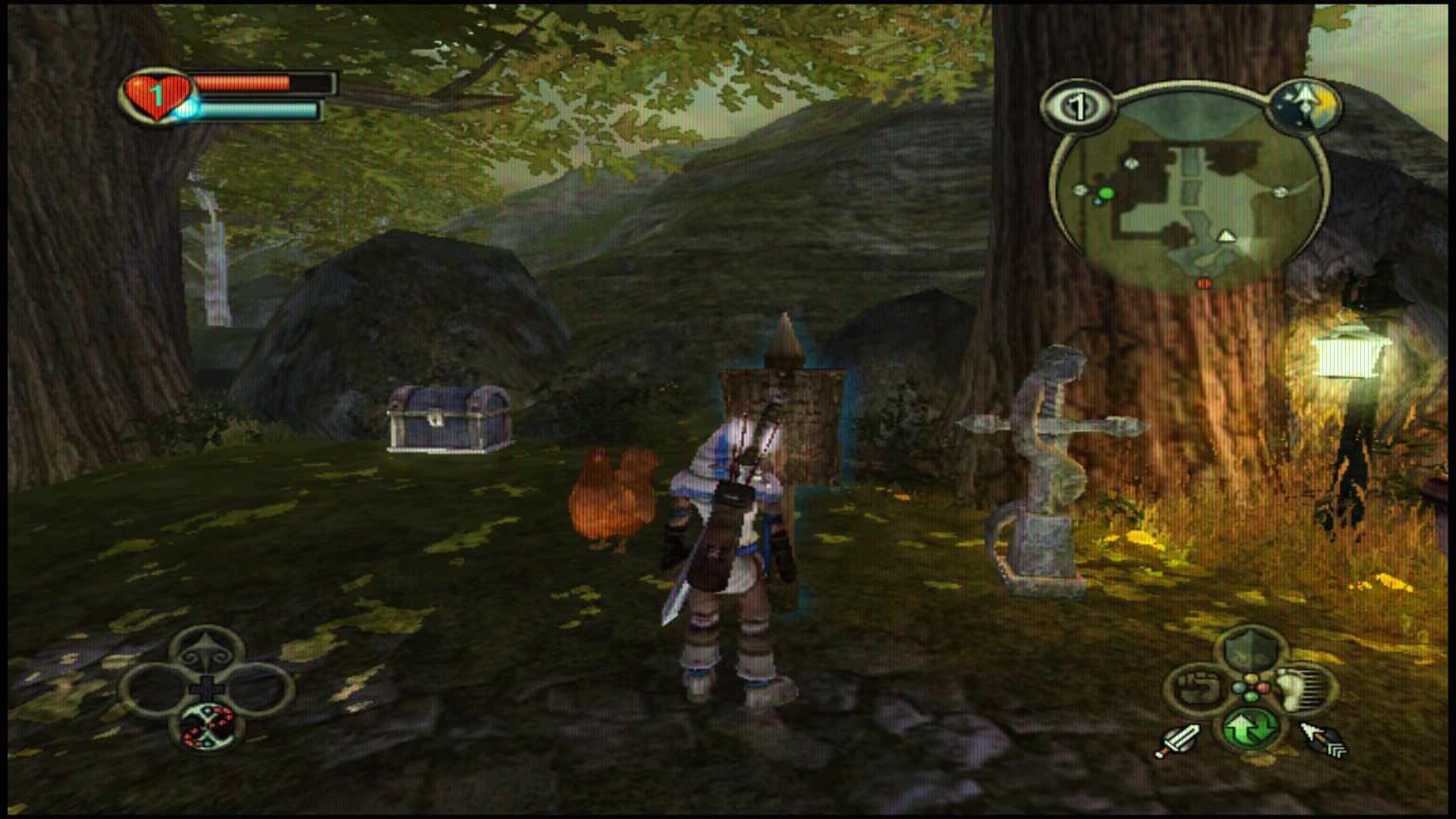This screenshot has width=1456, height=819.
Task: Click the quest counter showing 1
Action: (1077, 106)
